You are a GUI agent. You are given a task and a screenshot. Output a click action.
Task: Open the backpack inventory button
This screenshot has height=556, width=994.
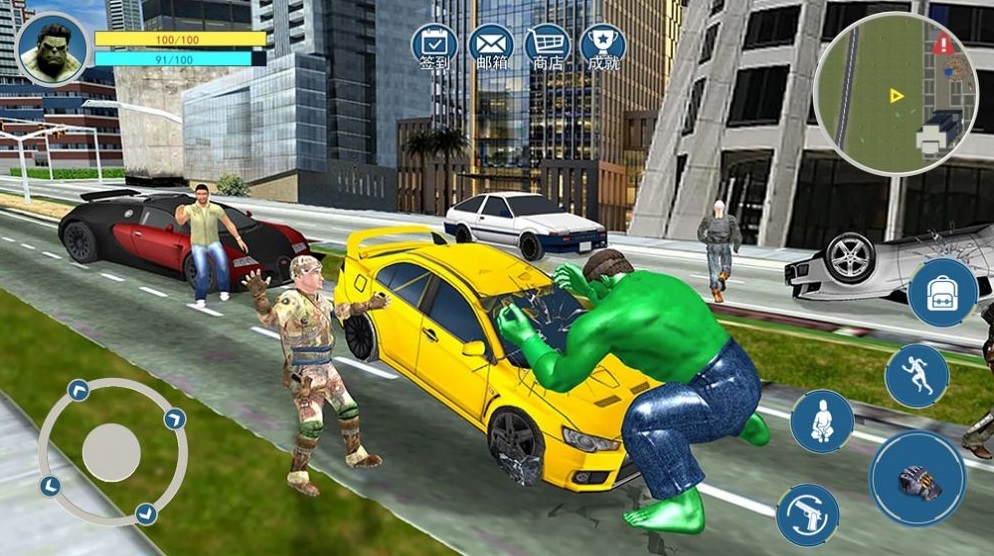tap(942, 293)
